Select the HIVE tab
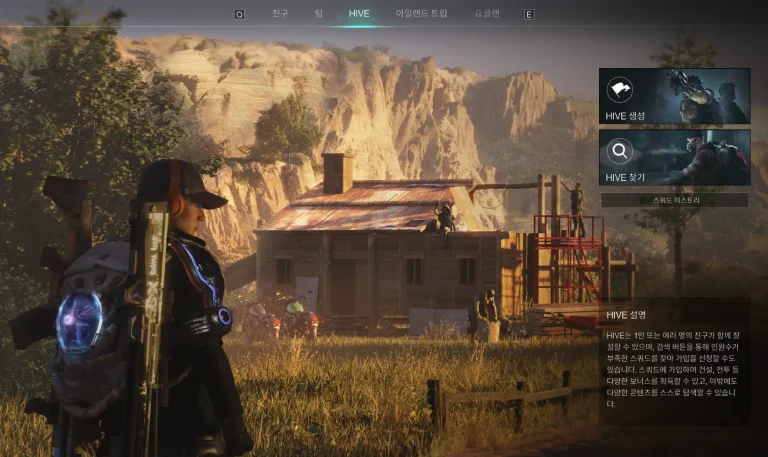Viewport: 768px width, 457px height. 359,14
